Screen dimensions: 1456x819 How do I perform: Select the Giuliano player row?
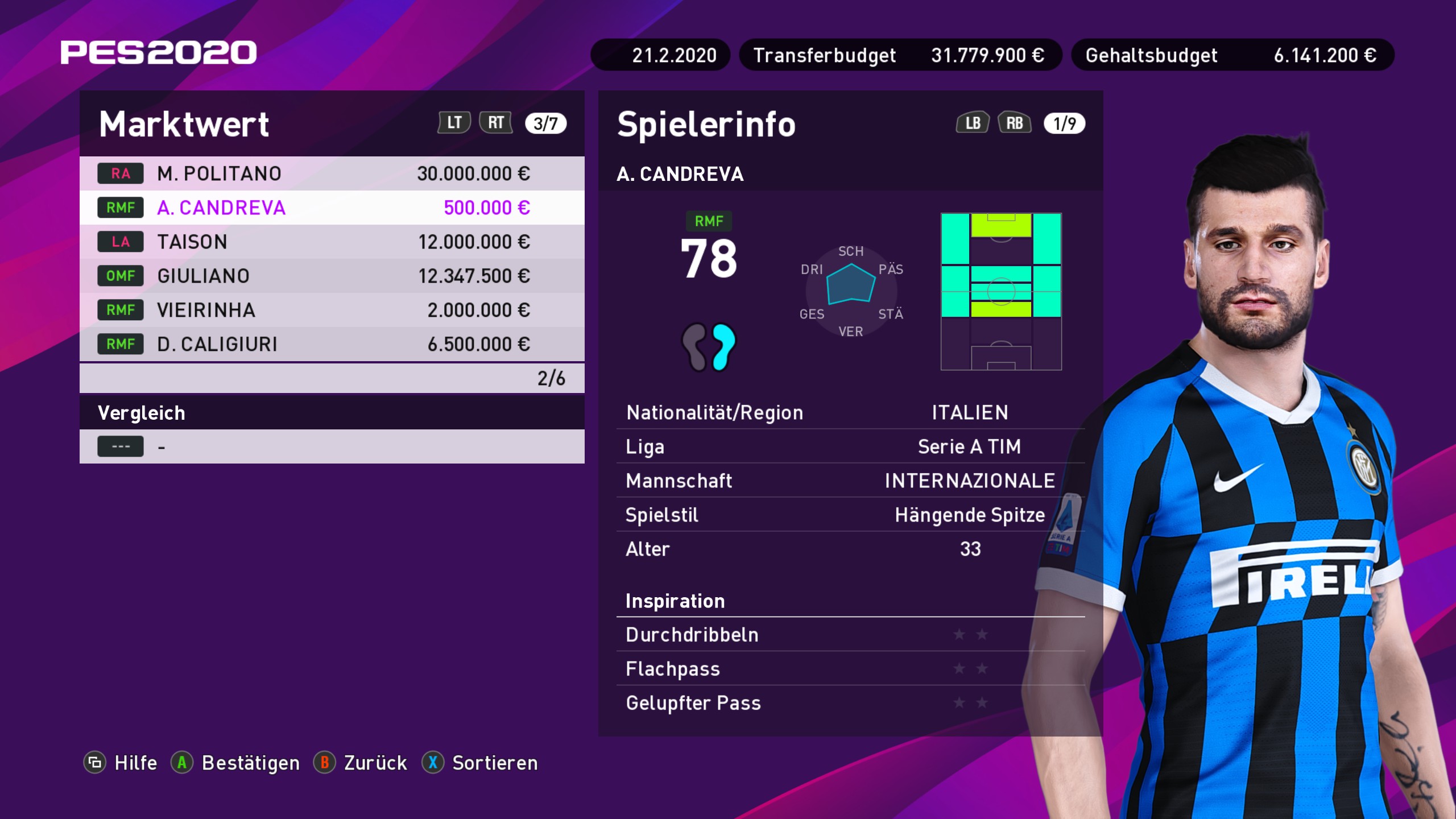[332, 276]
